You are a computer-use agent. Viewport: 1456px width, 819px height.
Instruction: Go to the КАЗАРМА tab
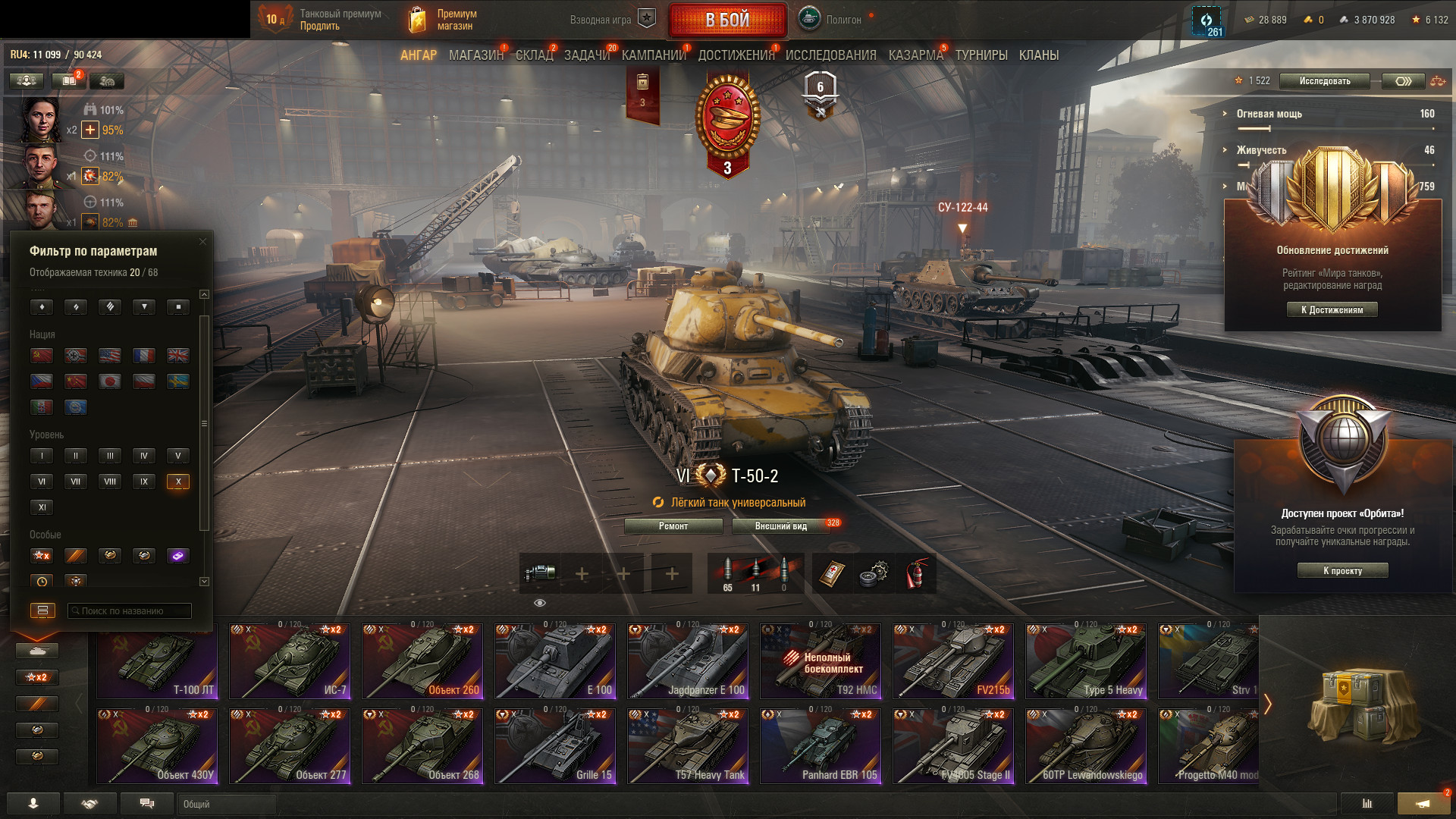click(x=915, y=55)
